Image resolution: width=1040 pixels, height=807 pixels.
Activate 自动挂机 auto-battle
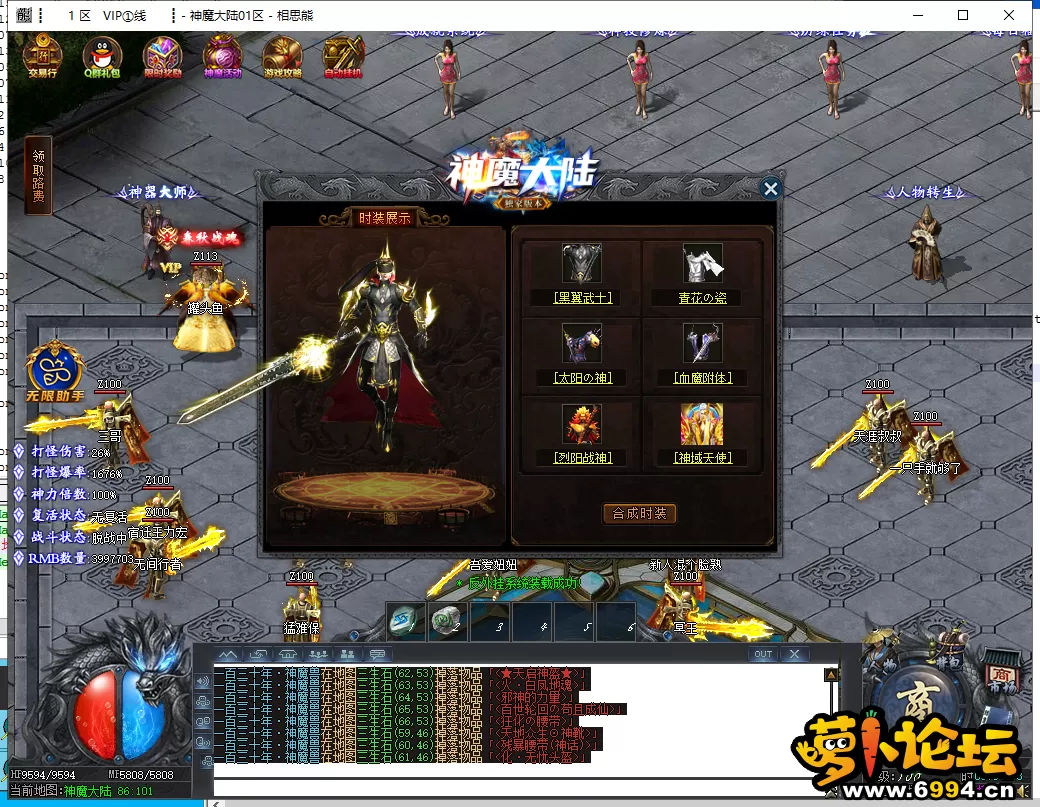[343, 57]
